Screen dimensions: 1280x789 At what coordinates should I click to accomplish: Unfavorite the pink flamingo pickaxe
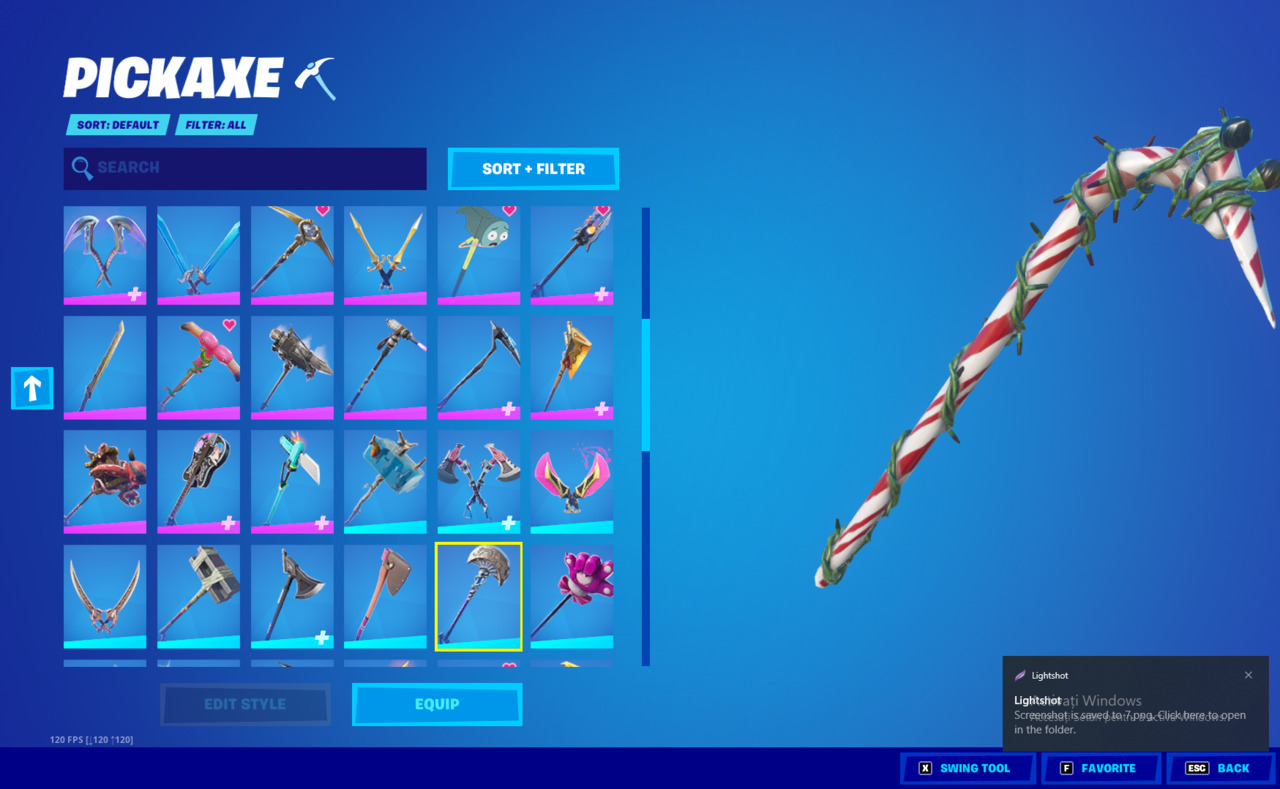point(231,322)
